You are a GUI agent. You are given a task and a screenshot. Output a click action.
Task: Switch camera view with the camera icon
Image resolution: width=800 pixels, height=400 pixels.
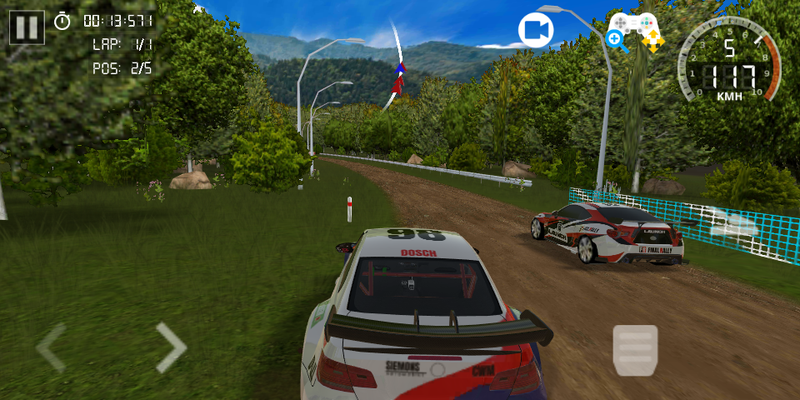(536, 30)
